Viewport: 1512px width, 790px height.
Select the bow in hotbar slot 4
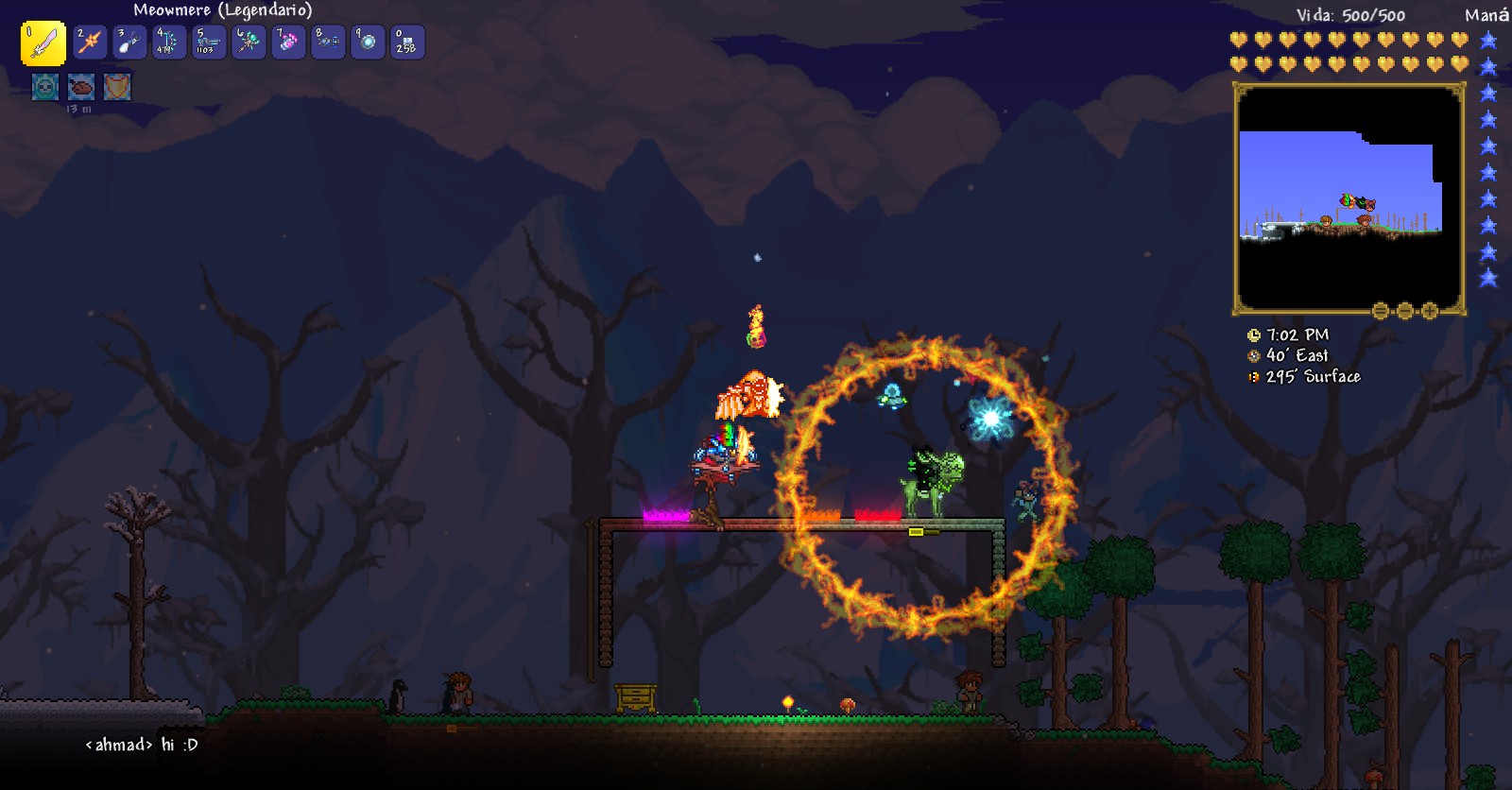click(x=169, y=43)
